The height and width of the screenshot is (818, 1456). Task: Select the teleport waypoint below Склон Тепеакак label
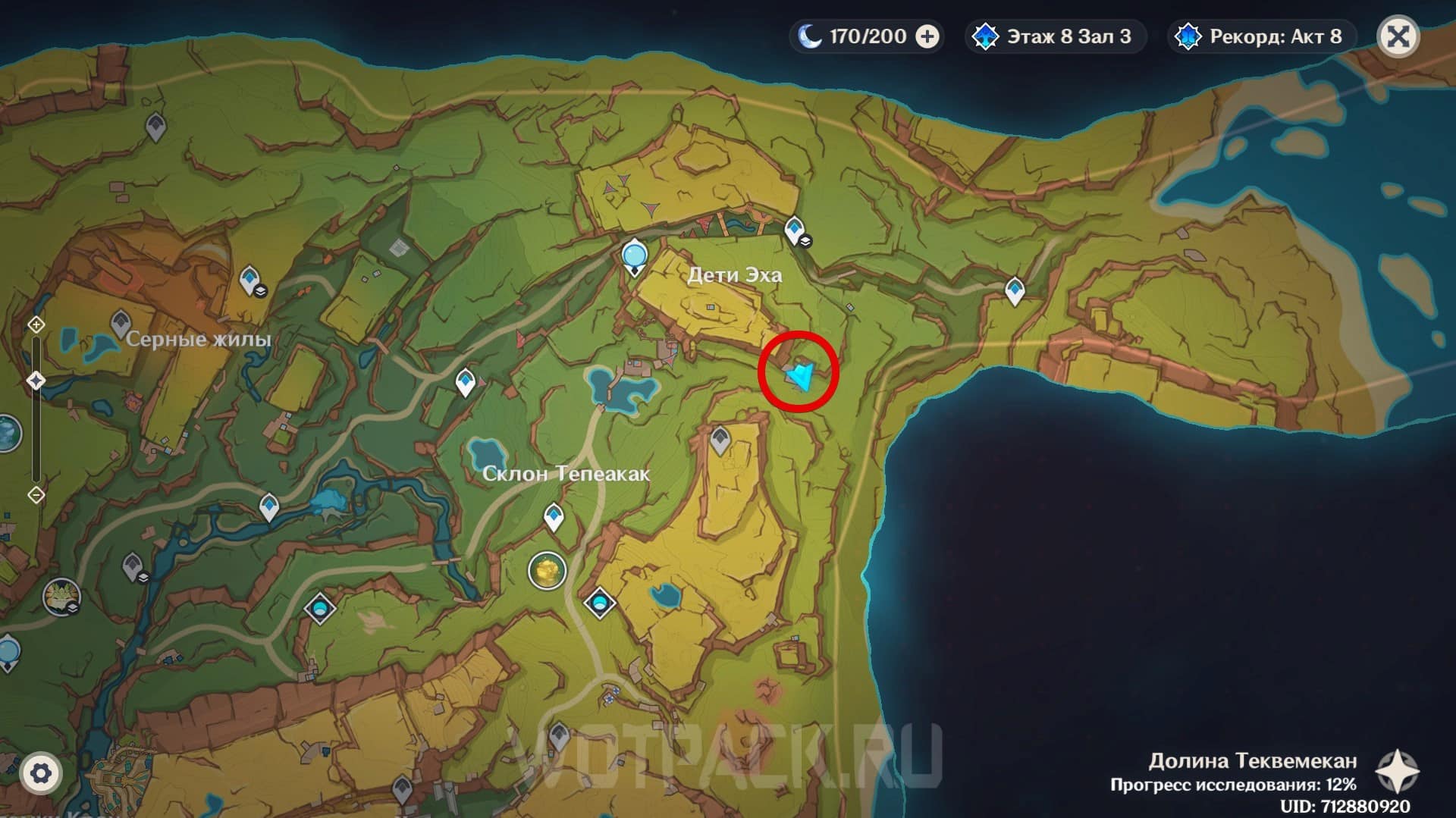tap(554, 518)
